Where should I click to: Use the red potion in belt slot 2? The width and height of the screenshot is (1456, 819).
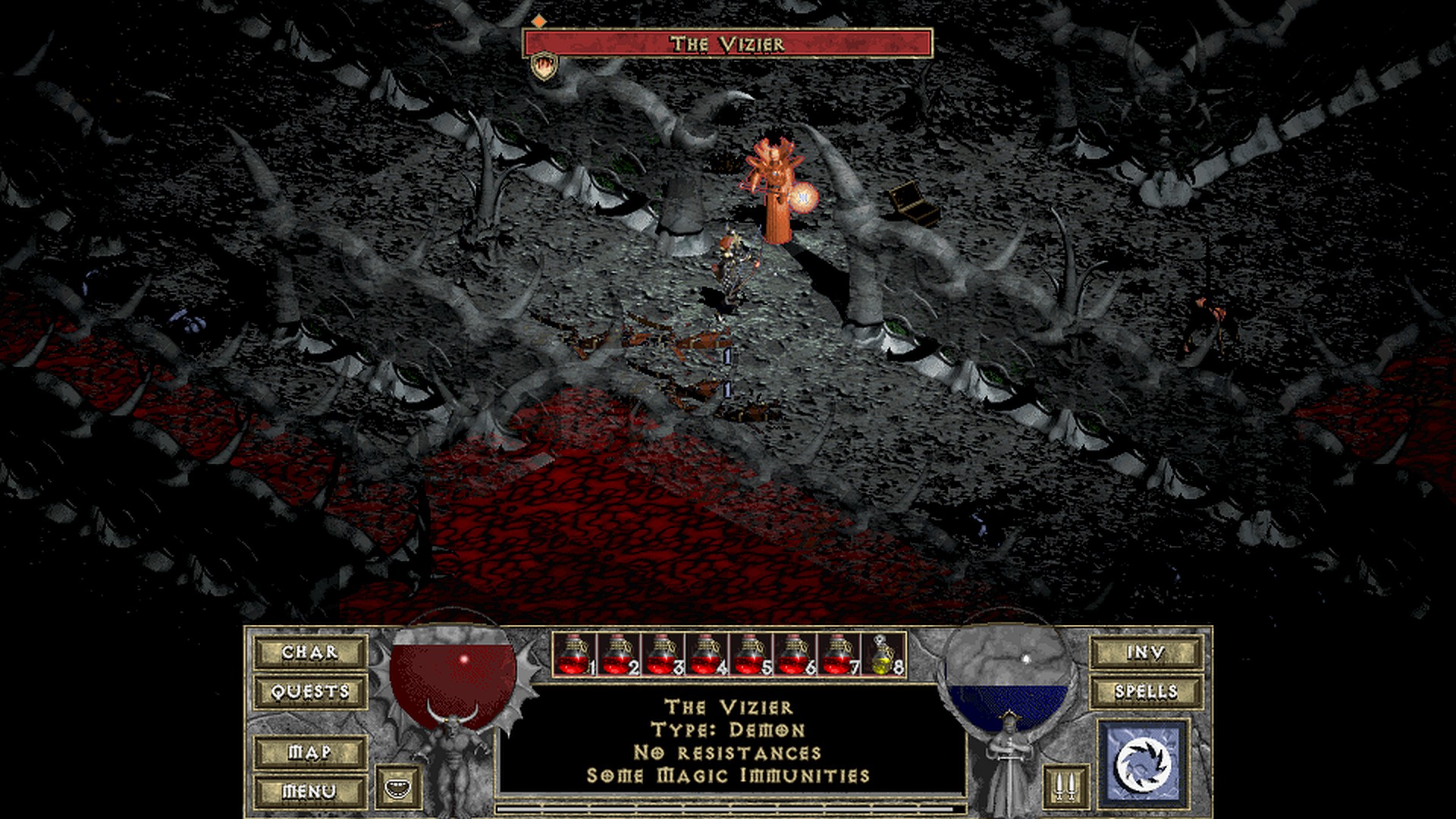point(618,654)
